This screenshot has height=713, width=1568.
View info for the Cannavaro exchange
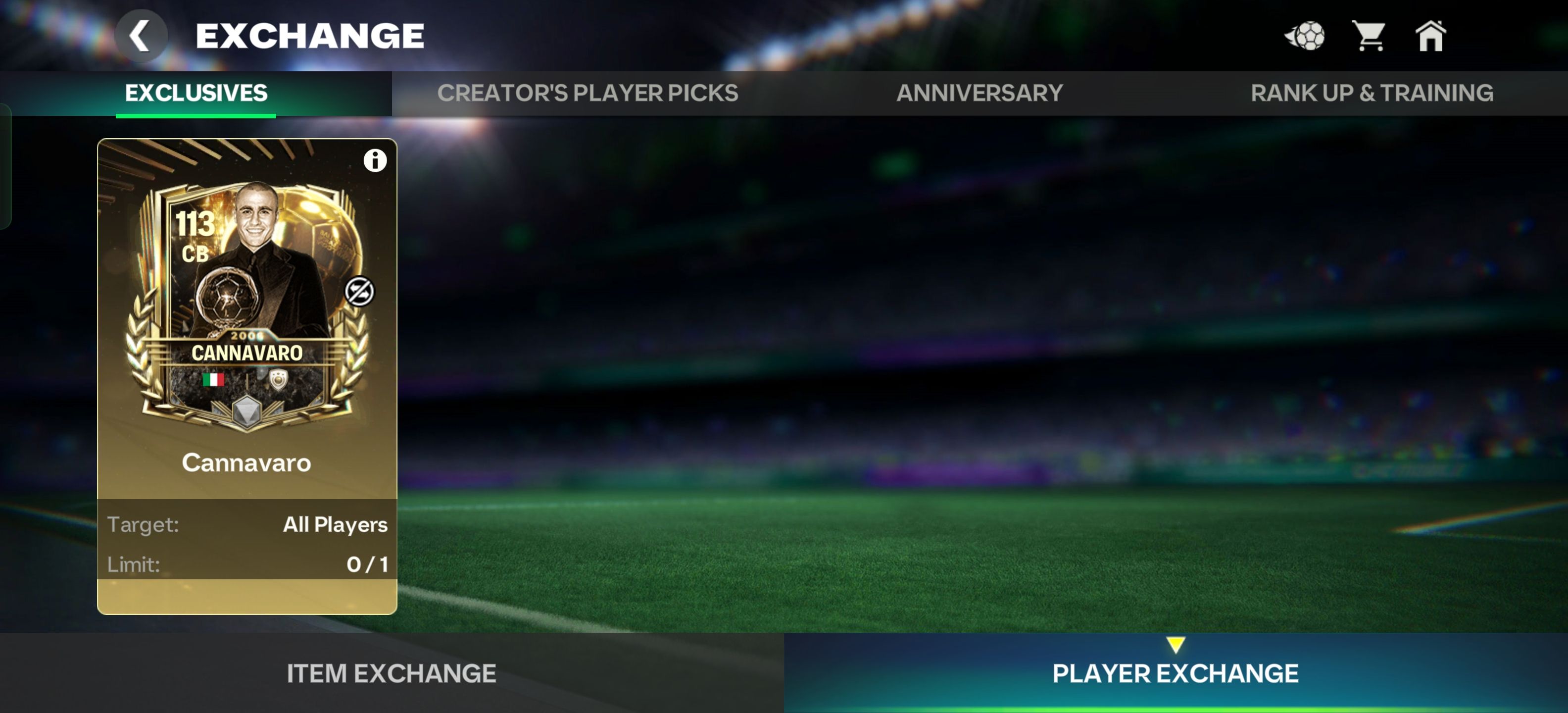(375, 161)
